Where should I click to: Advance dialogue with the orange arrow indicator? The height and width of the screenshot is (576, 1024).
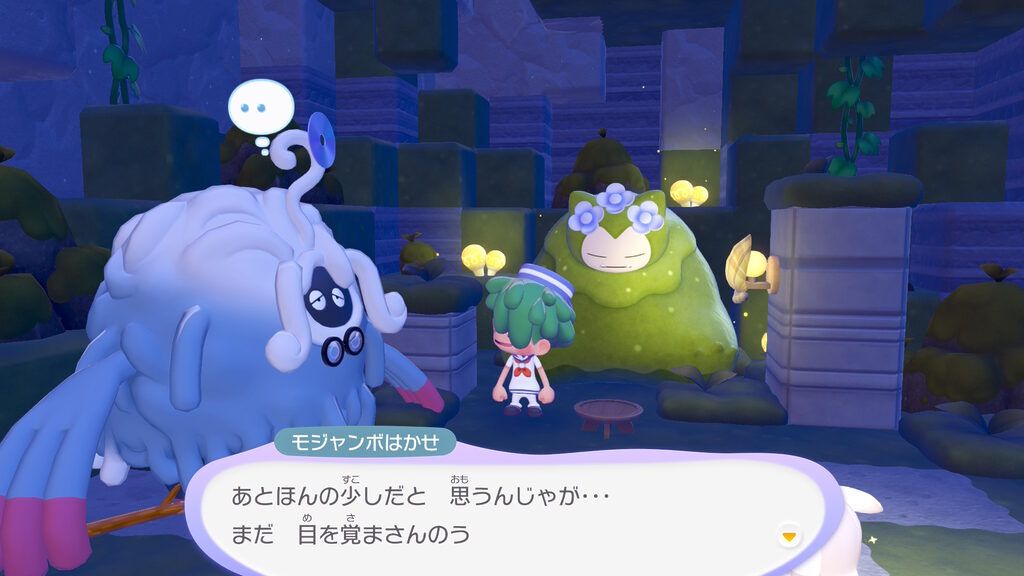click(790, 537)
